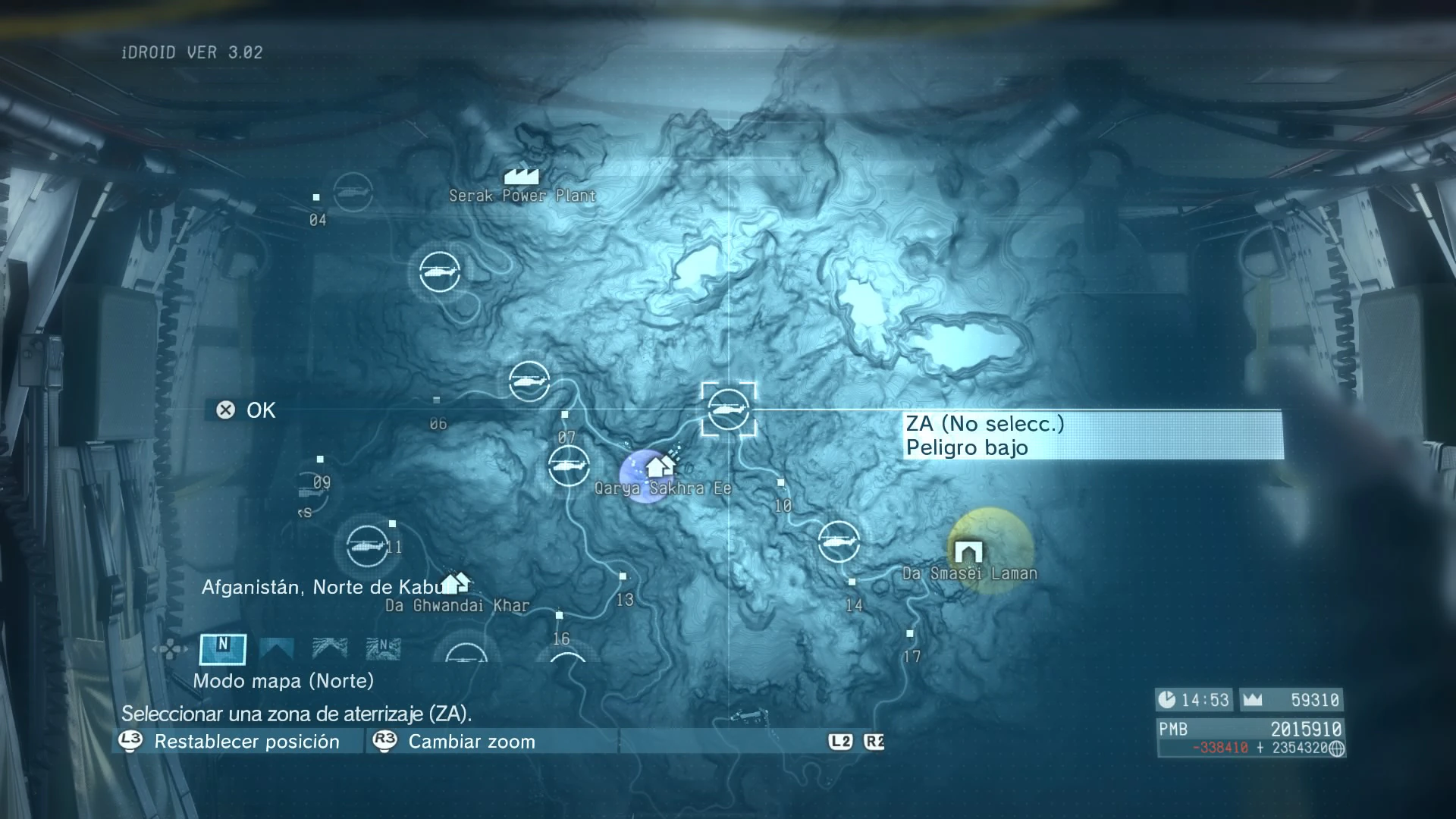The height and width of the screenshot is (819, 1456).
Task: Select the highlighted landing zone in brackets
Action: [728, 409]
